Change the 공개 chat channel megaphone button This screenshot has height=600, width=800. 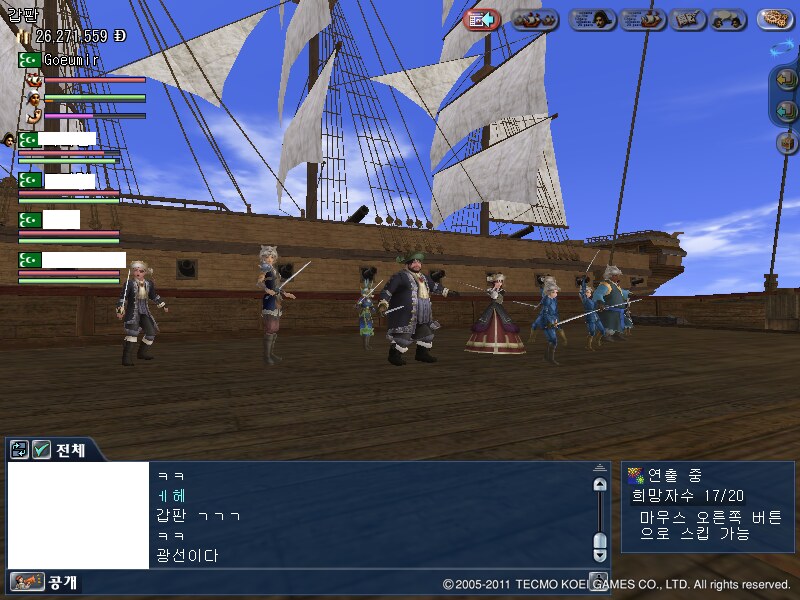tap(29, 582)
